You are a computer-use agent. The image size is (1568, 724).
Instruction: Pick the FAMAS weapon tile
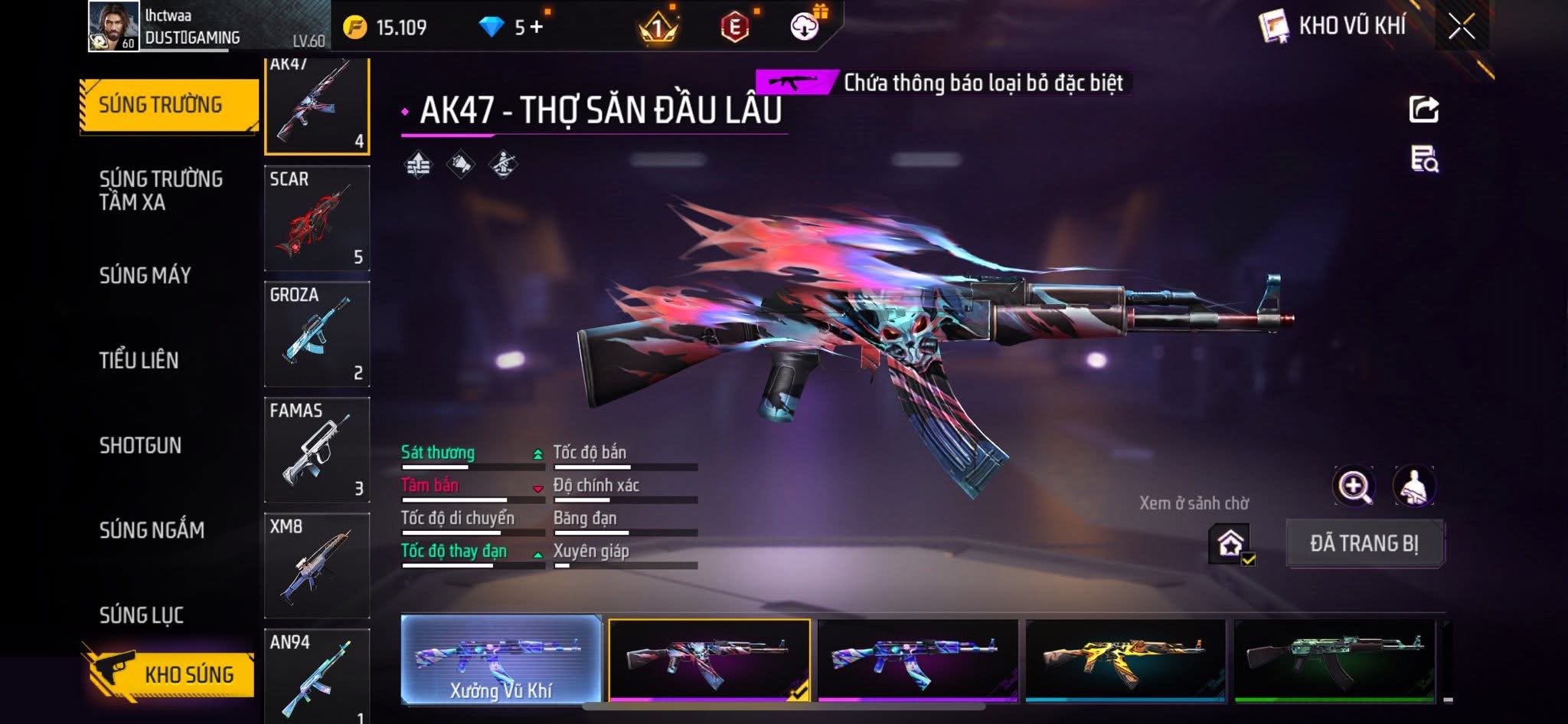coord(317,450)
